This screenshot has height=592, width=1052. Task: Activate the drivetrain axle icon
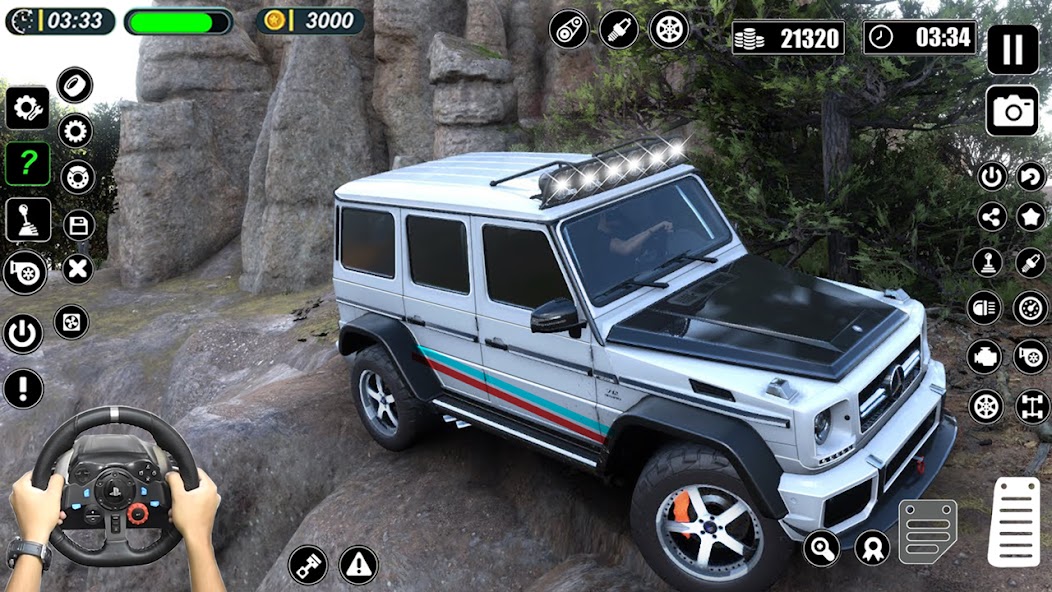(x=1031, y=406)
